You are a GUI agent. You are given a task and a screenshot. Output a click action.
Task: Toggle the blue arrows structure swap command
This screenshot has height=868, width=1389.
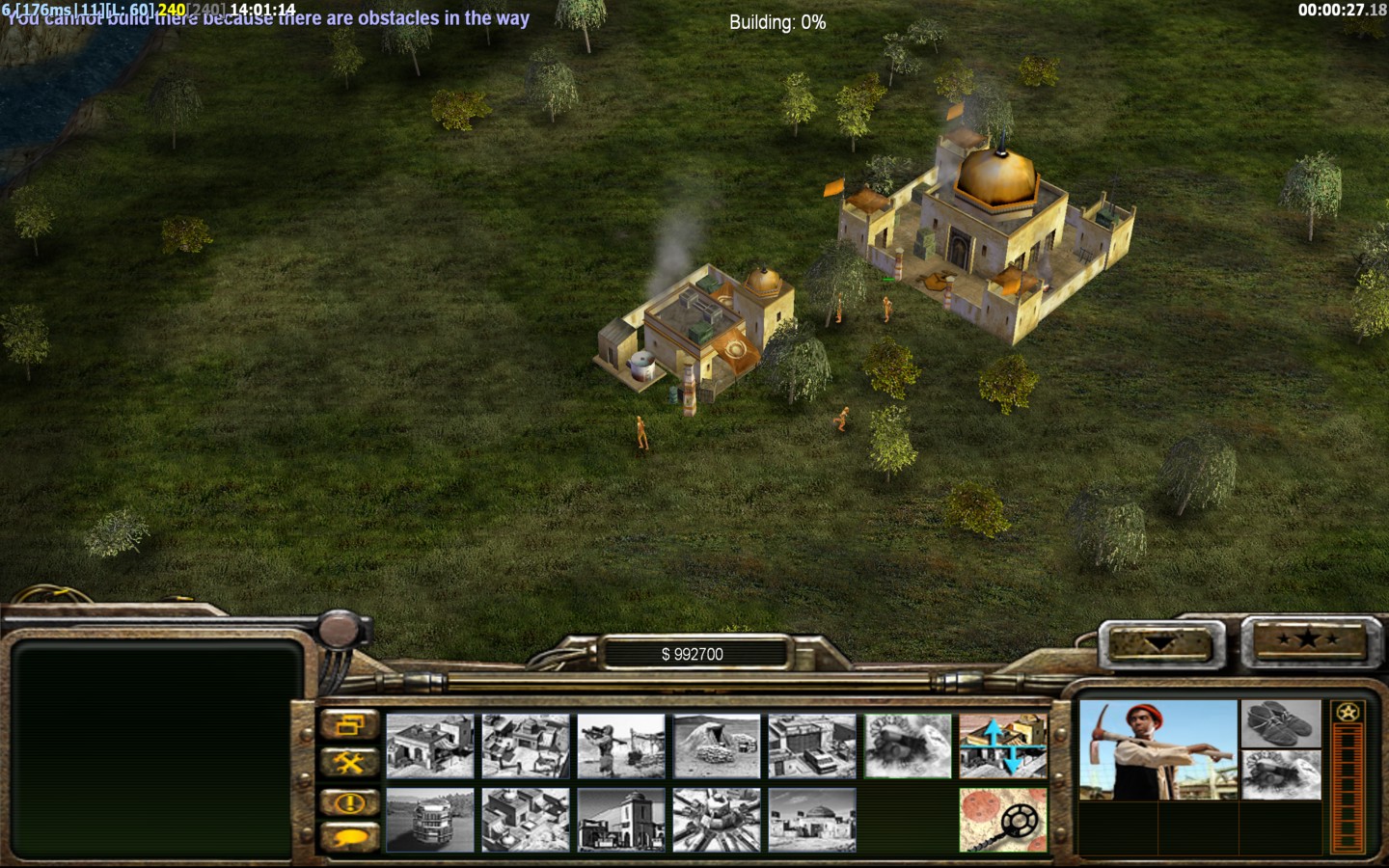click(x=1003, y=746)
